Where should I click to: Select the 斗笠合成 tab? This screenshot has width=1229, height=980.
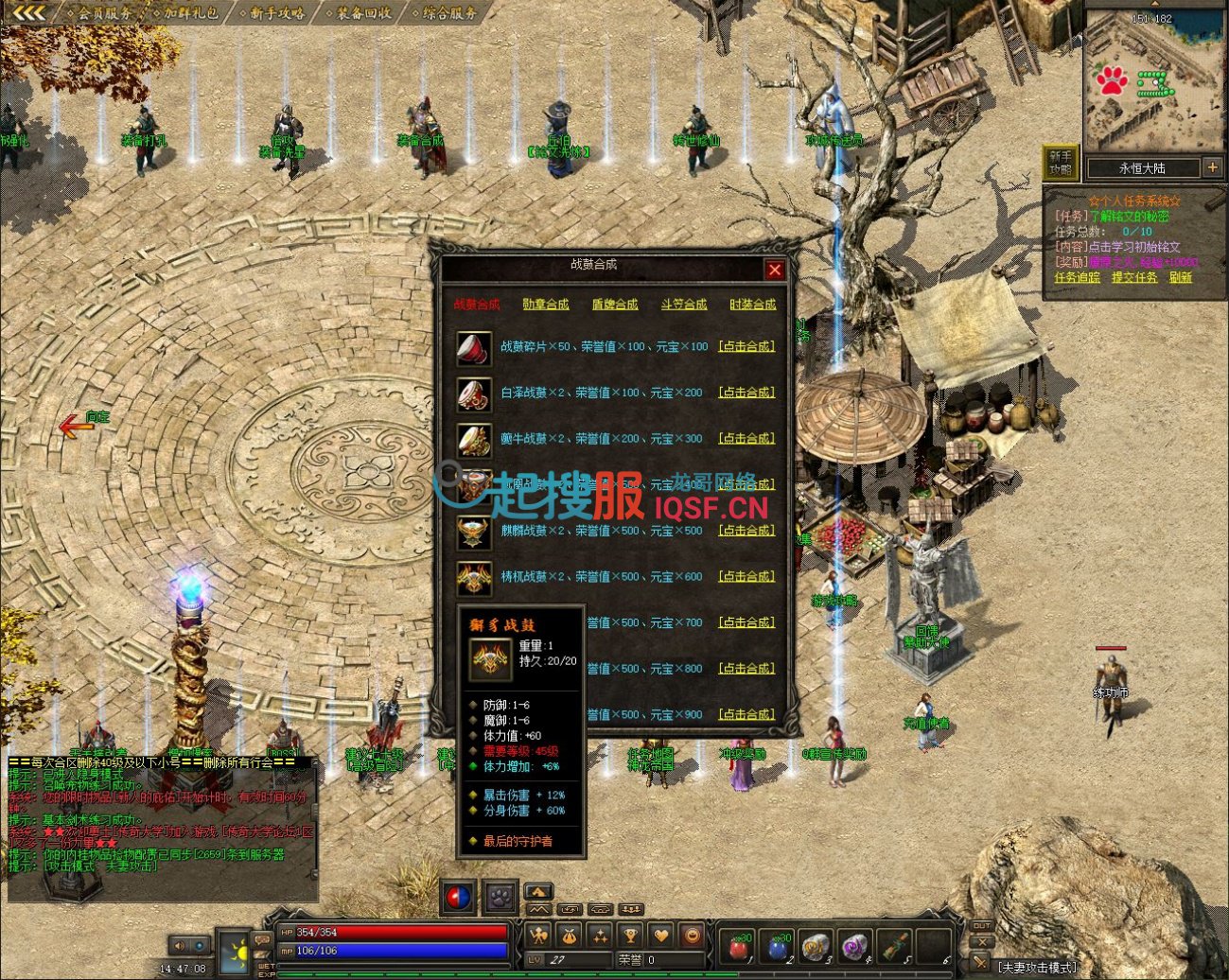(684, 305)
